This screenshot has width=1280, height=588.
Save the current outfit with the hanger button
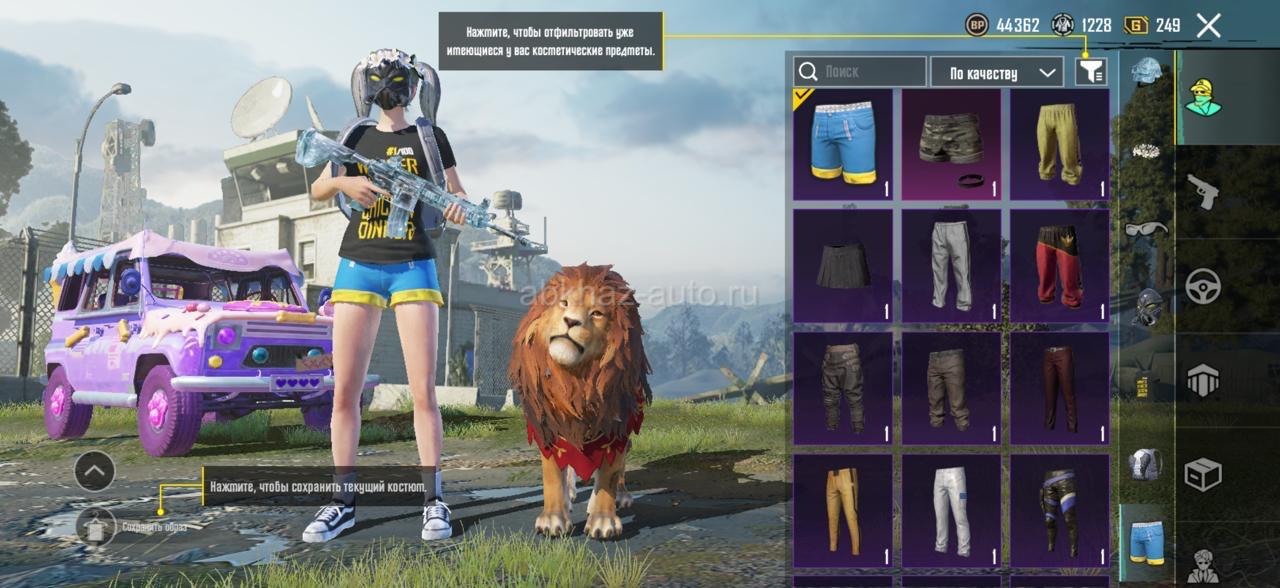[96, 526]
